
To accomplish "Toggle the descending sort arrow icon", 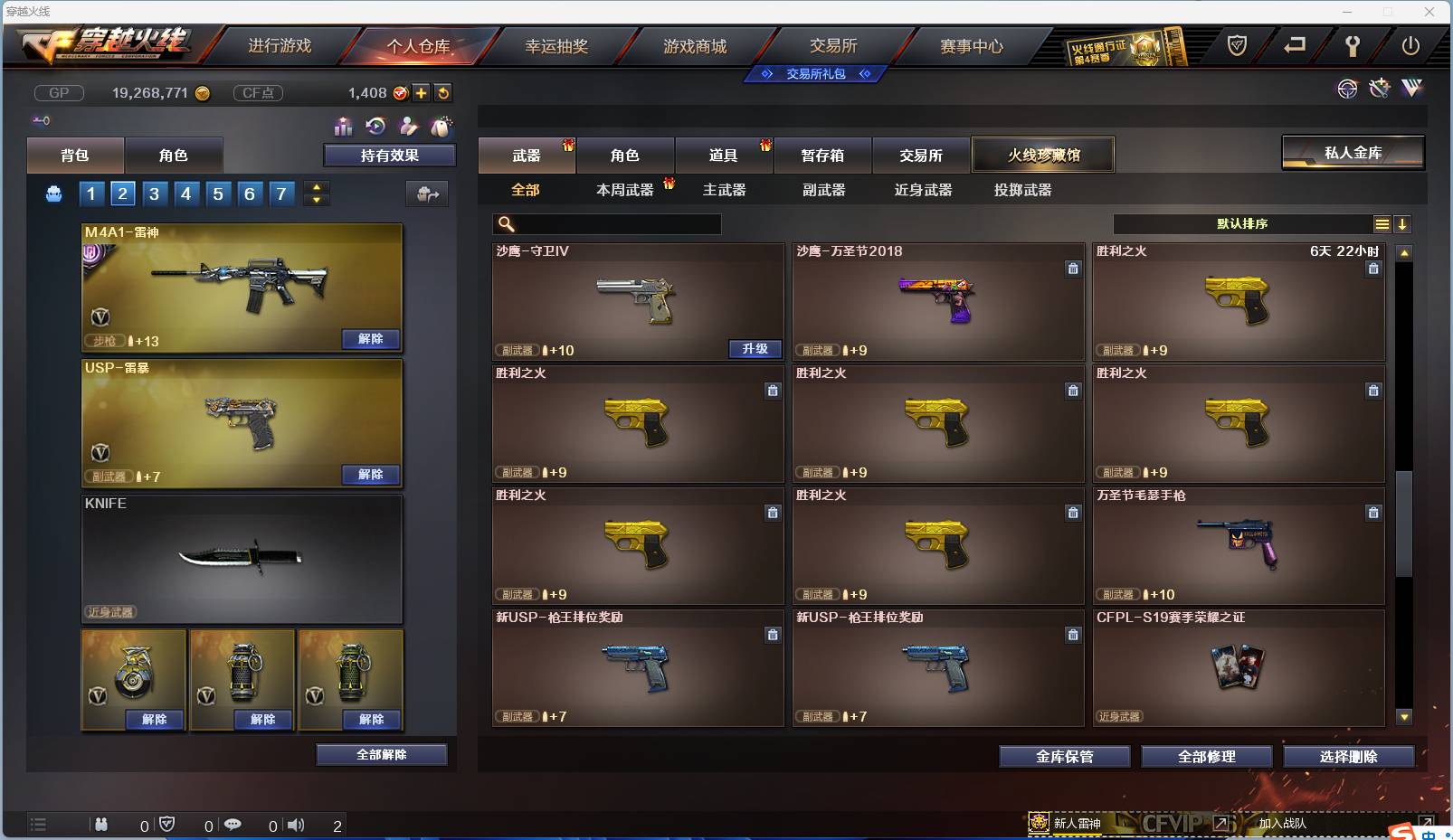I will [x=1403, y=223].
